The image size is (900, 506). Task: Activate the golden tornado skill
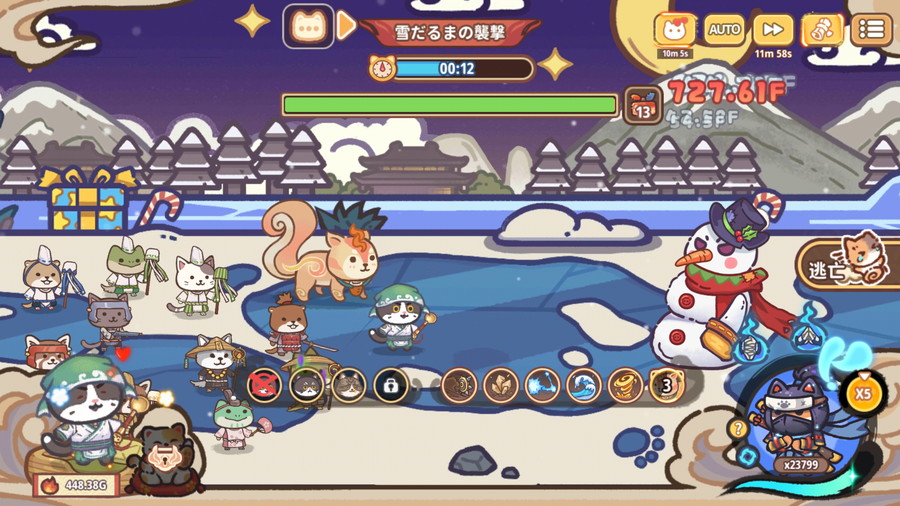(626, 385)
